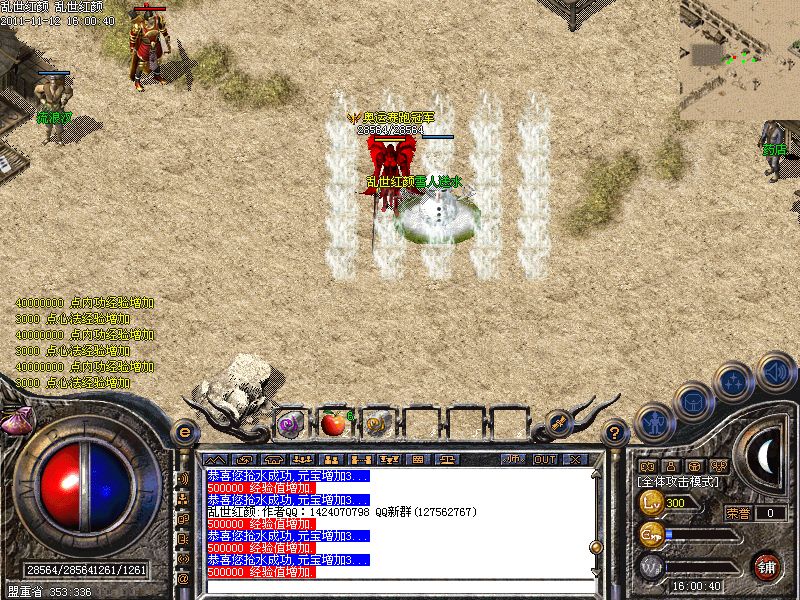Click the OUT button above the chat
Screen dimensions: 800x600
click(x=545, y=459)
